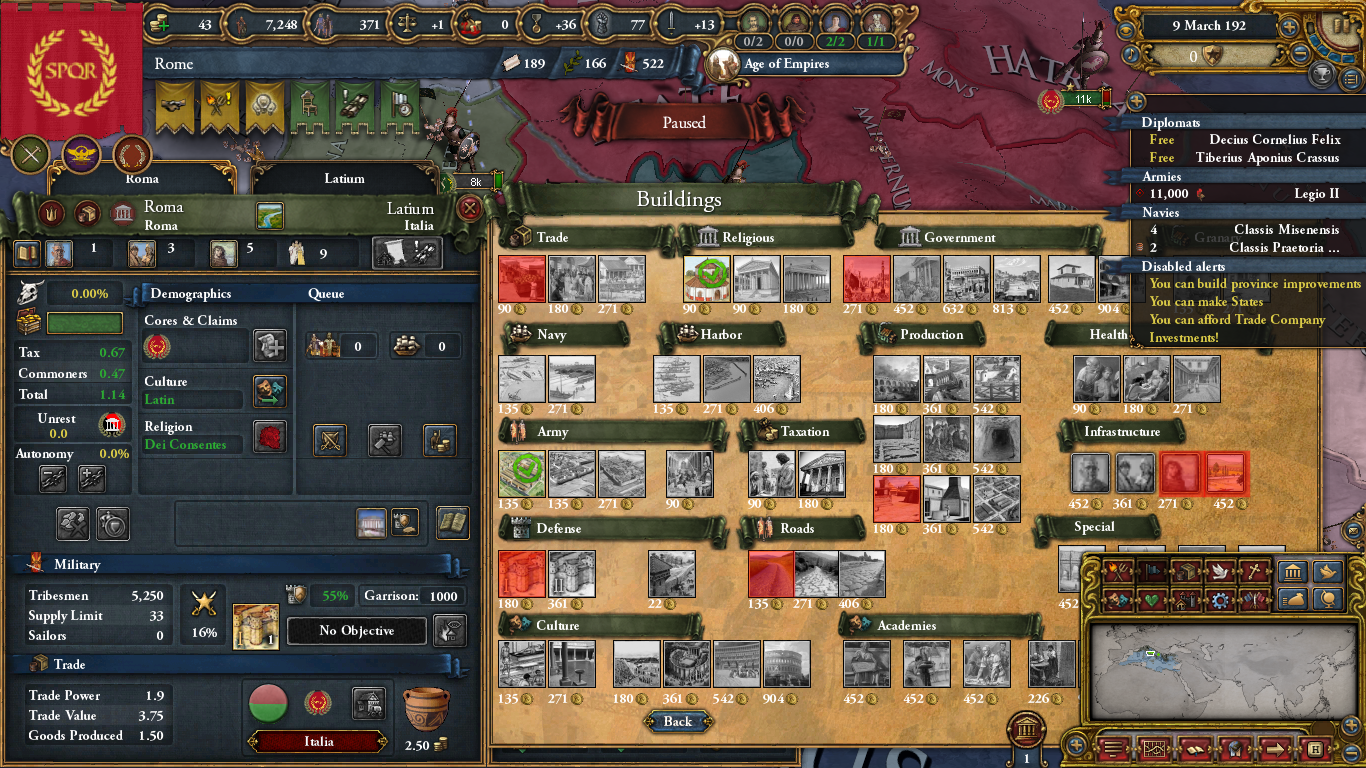Click the globe province search icon
Image resolution: width=1366 pixels, height=768 pixels.
point(1328,599)
